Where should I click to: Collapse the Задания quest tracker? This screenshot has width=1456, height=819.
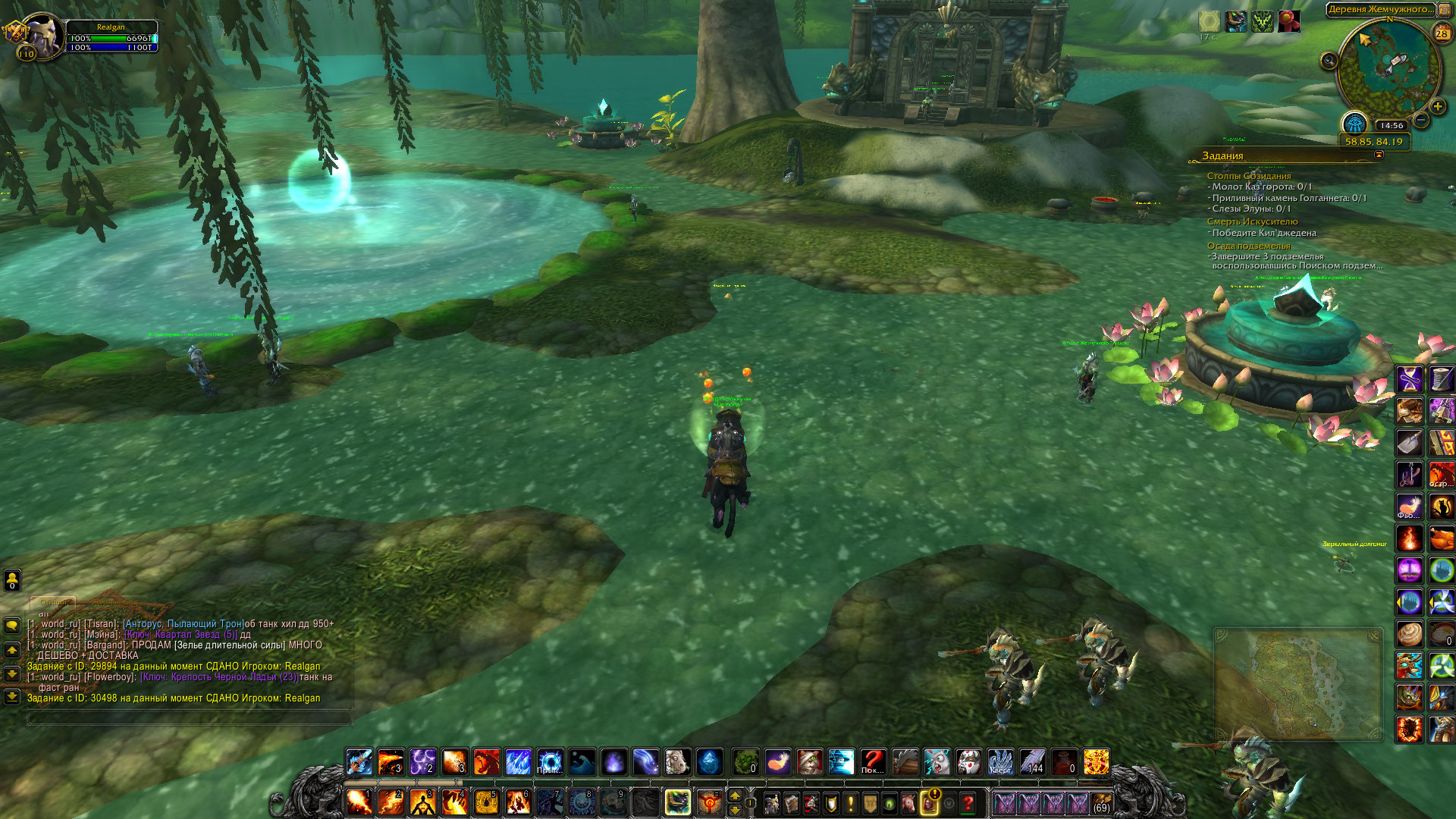click(1379, 155)
